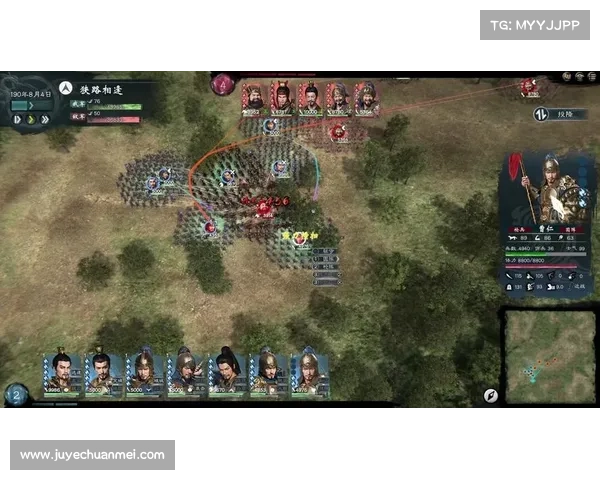The image size is (600, 480).
Task: Select the highlighted yellow-named unit marker
Action: pos(298,238)
